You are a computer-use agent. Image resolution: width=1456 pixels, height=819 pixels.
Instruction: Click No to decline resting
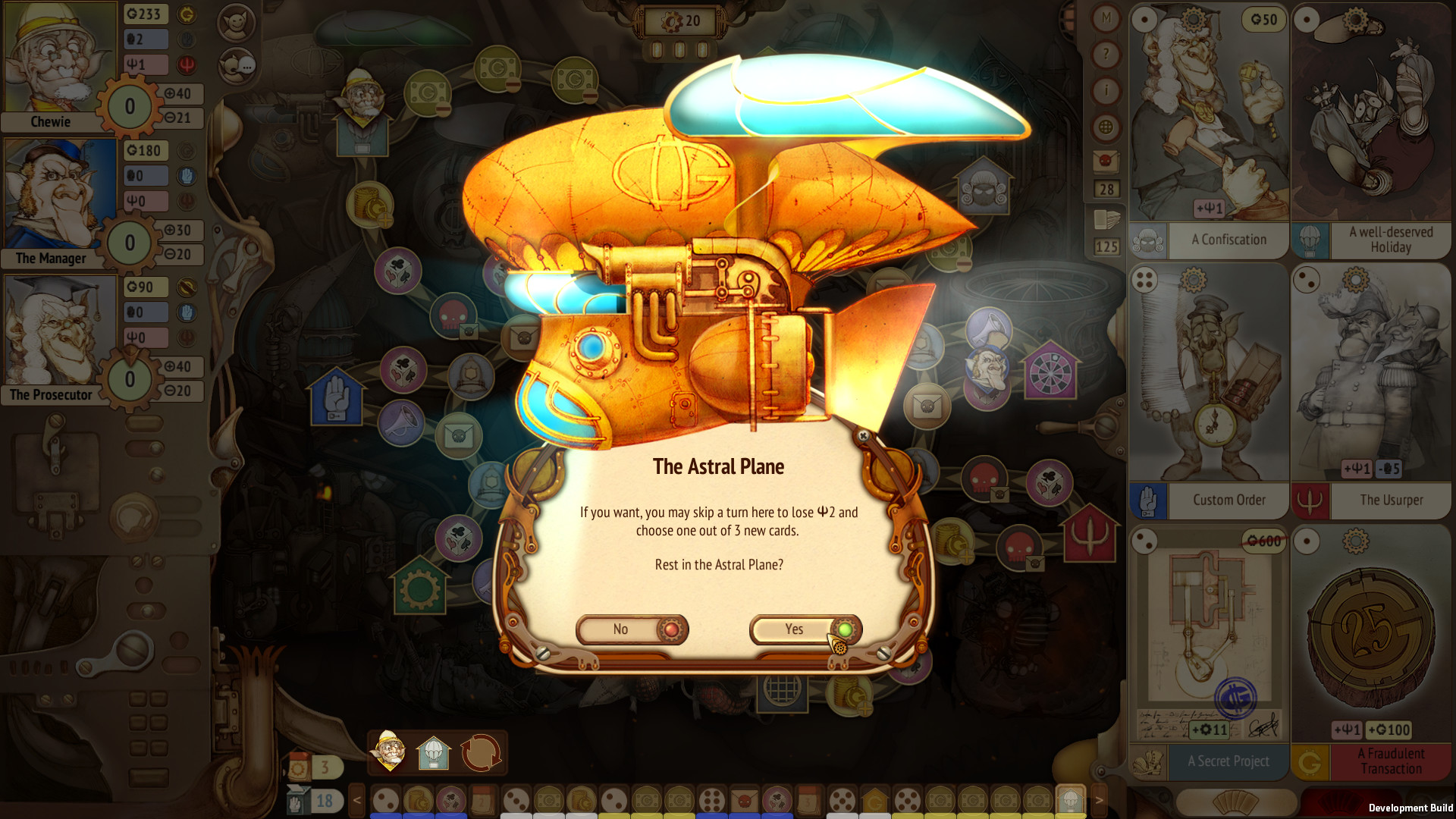pyautogui.click(x=622, y=629)
